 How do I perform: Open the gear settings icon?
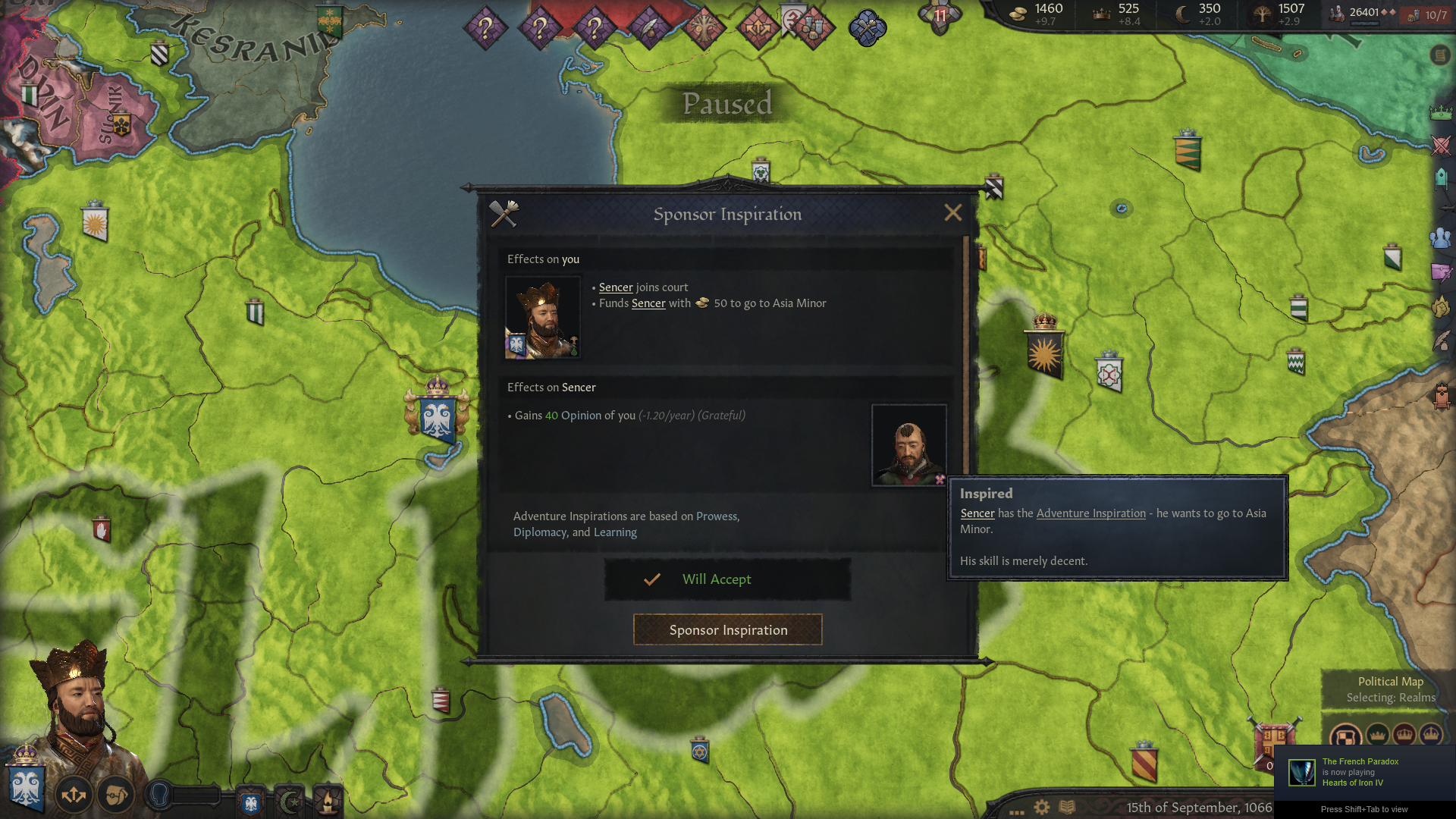(1042, 807)
